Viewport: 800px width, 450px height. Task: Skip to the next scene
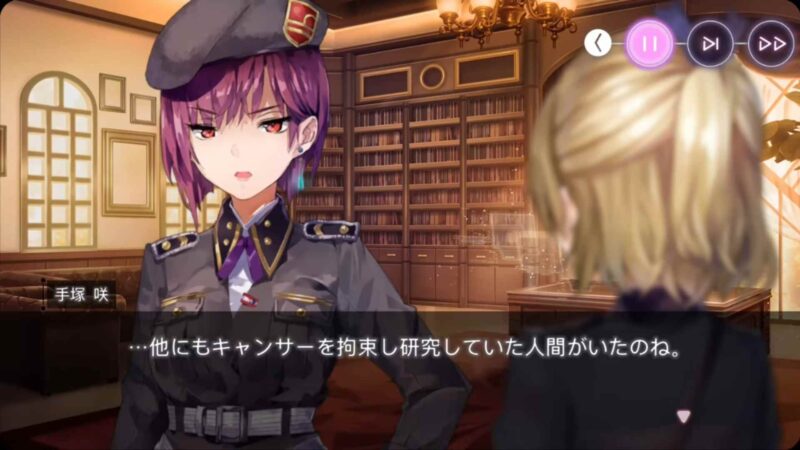point(710,44)
